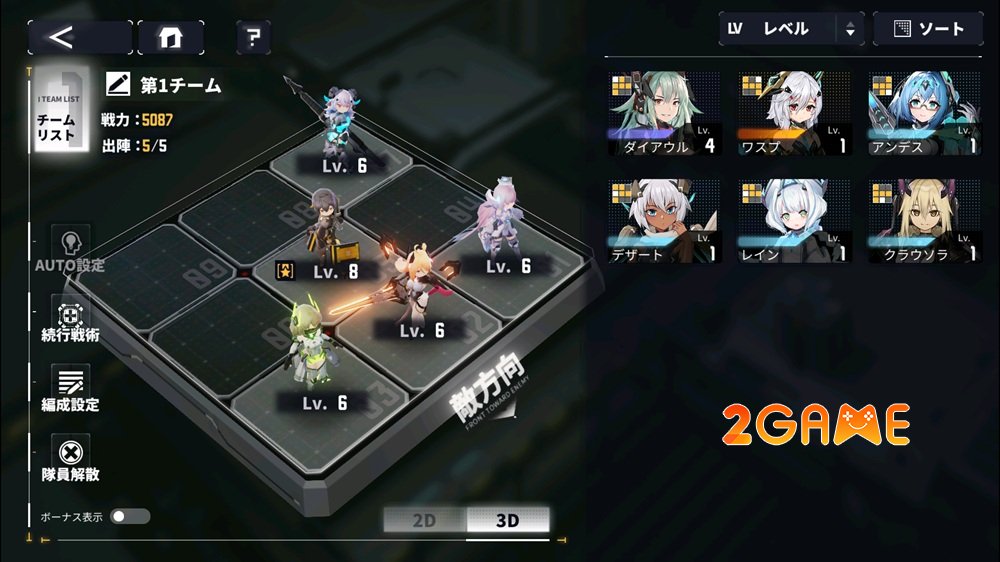Click the ソート sort button
1000x562 pixels.
(927, 29)
